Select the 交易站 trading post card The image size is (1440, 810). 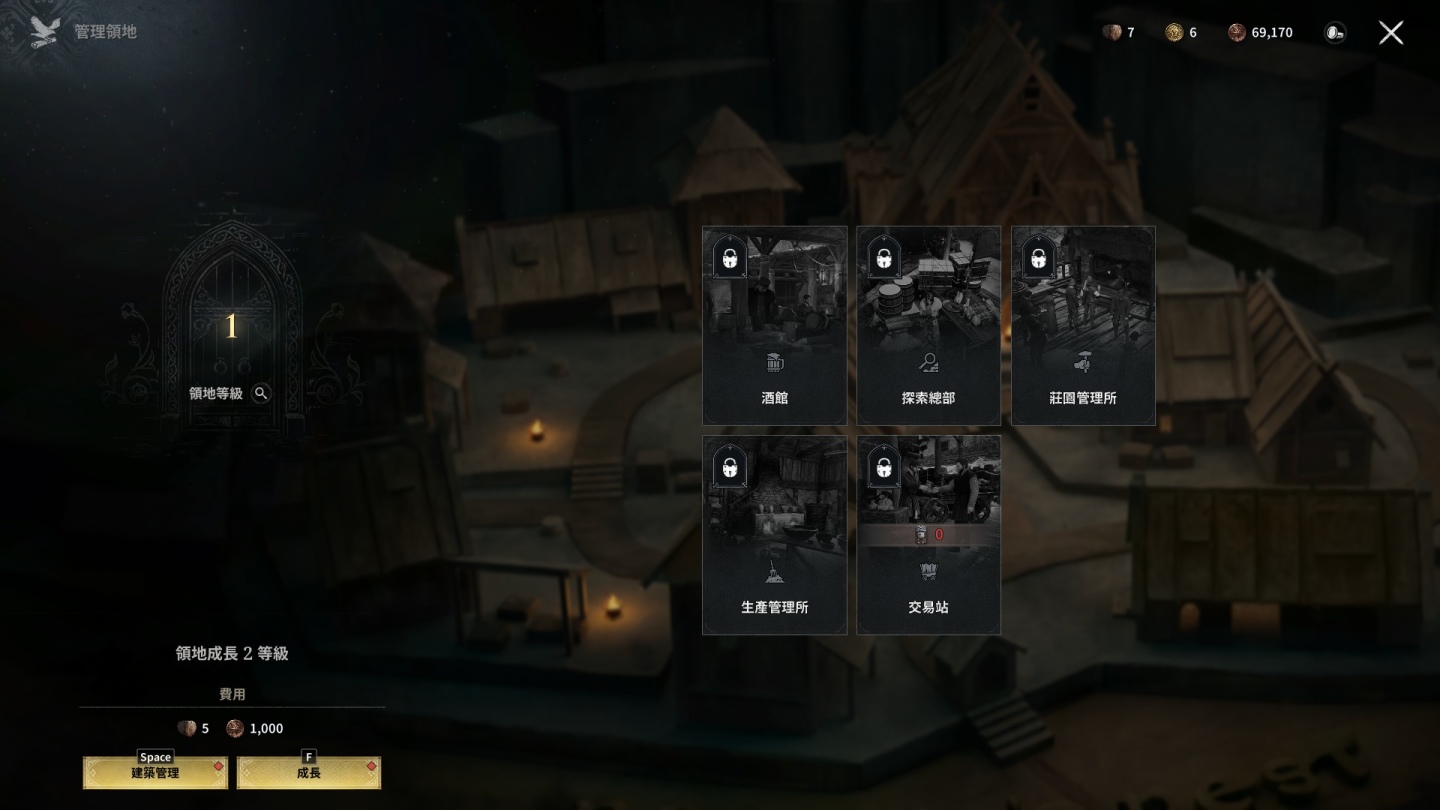929,535
